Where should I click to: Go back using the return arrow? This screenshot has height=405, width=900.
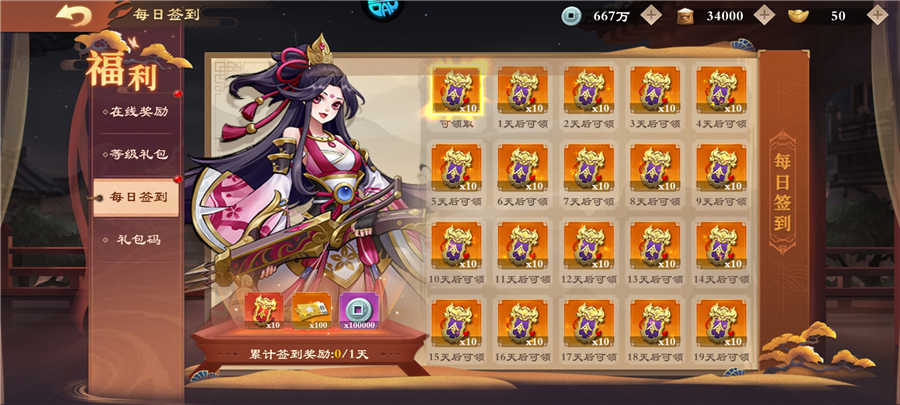tap(74, 15)
